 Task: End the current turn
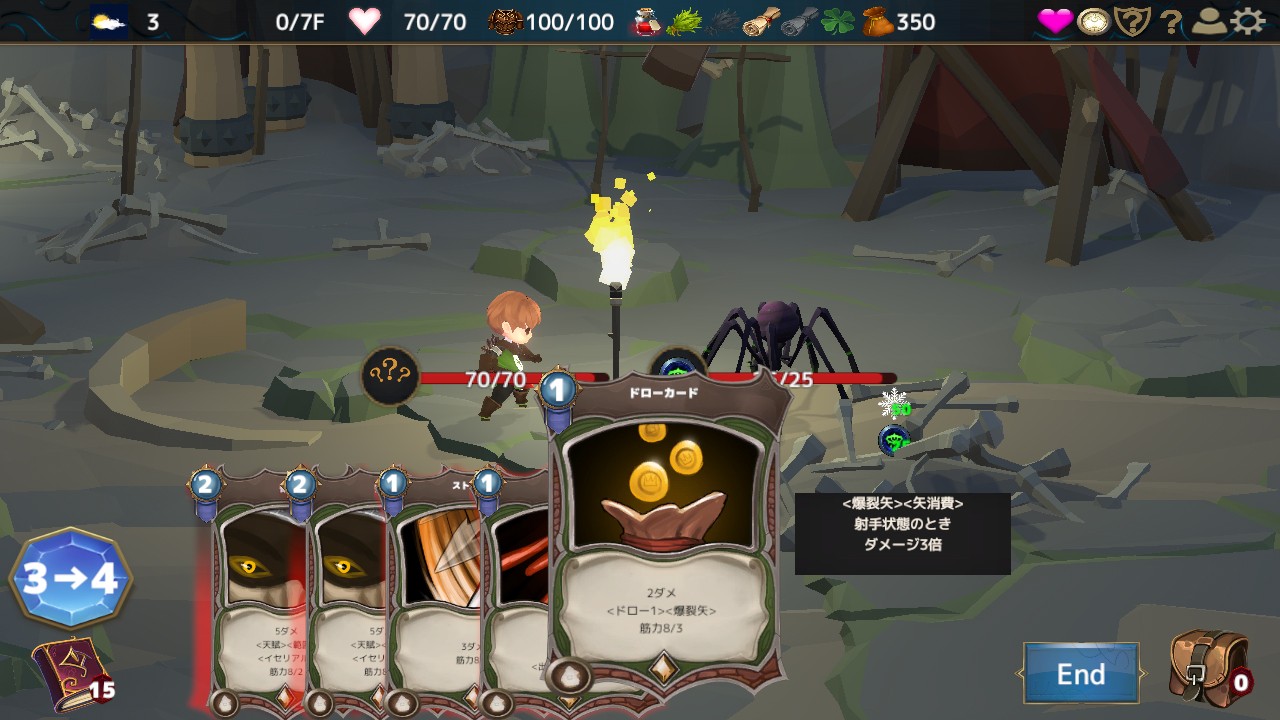tap(1081, 674)
